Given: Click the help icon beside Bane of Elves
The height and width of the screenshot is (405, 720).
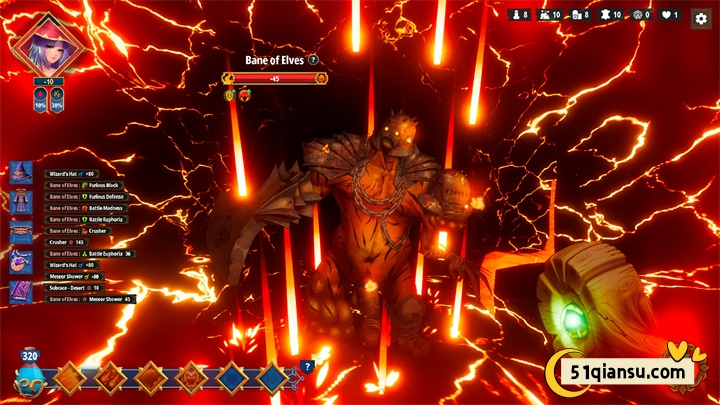Looking at the screenshot, I should pyautogui.click(x=314, y=60).
